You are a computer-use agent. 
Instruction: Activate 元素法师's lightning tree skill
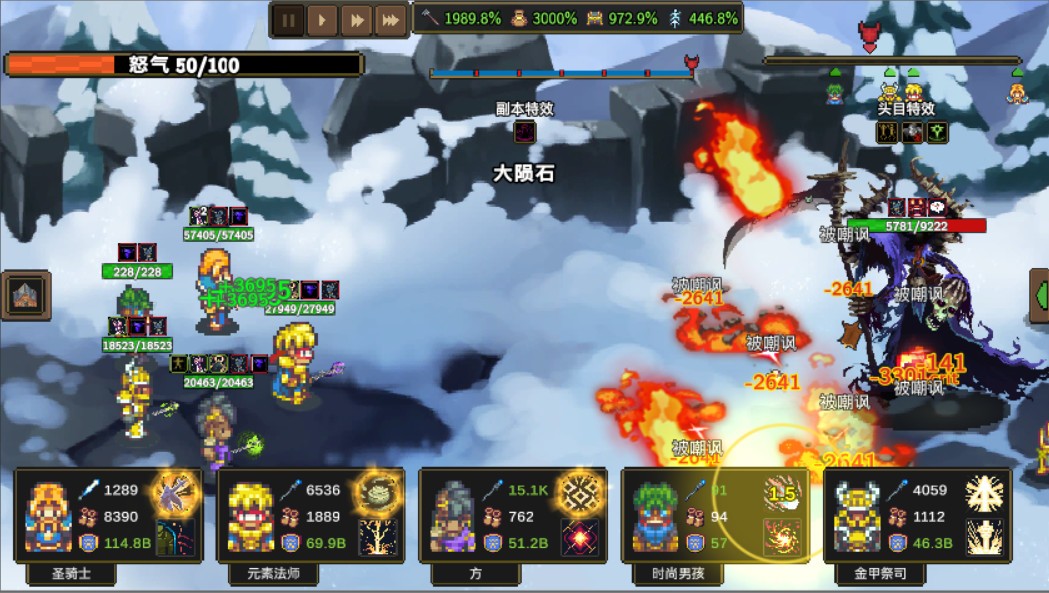pyautogui.click(x=378, y=537)
